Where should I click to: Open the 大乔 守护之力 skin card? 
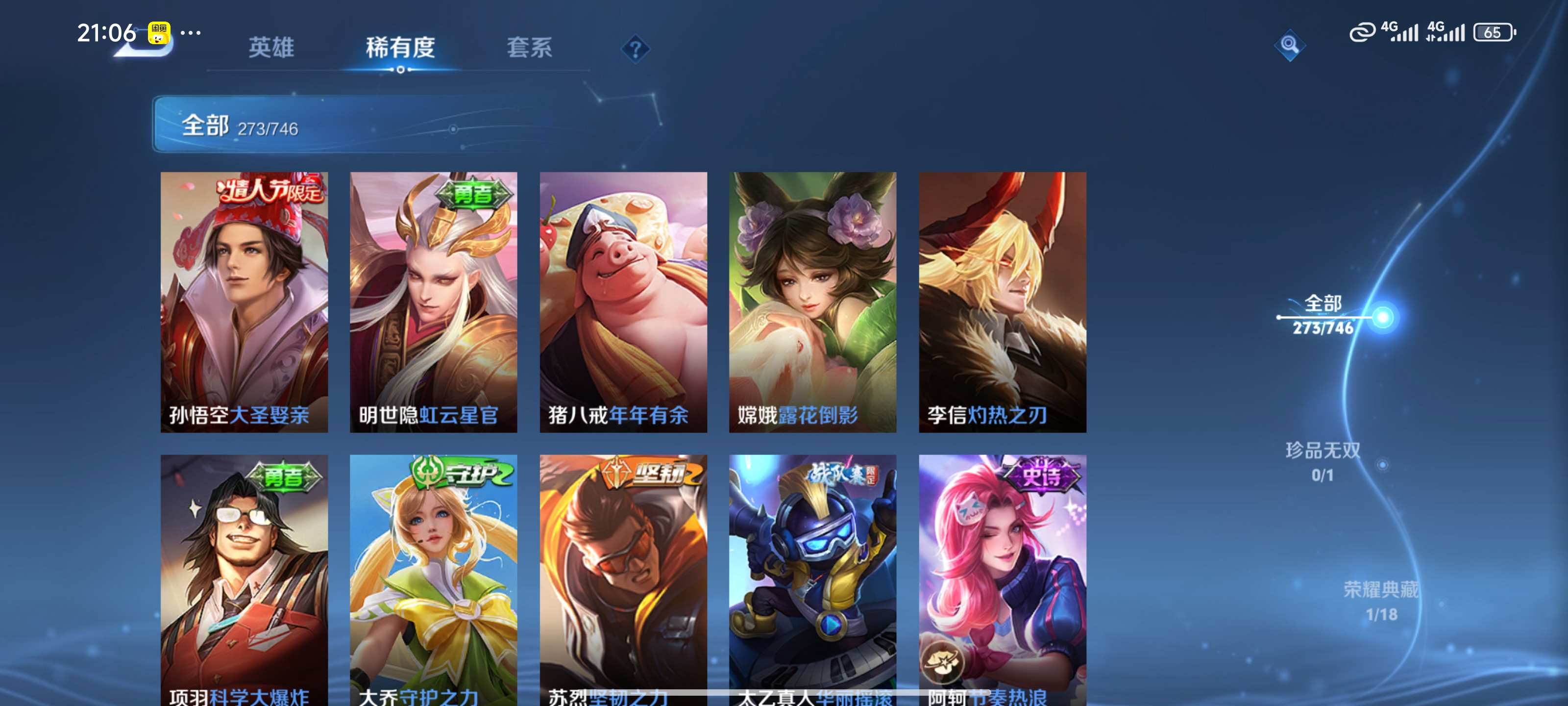point(433,579)
